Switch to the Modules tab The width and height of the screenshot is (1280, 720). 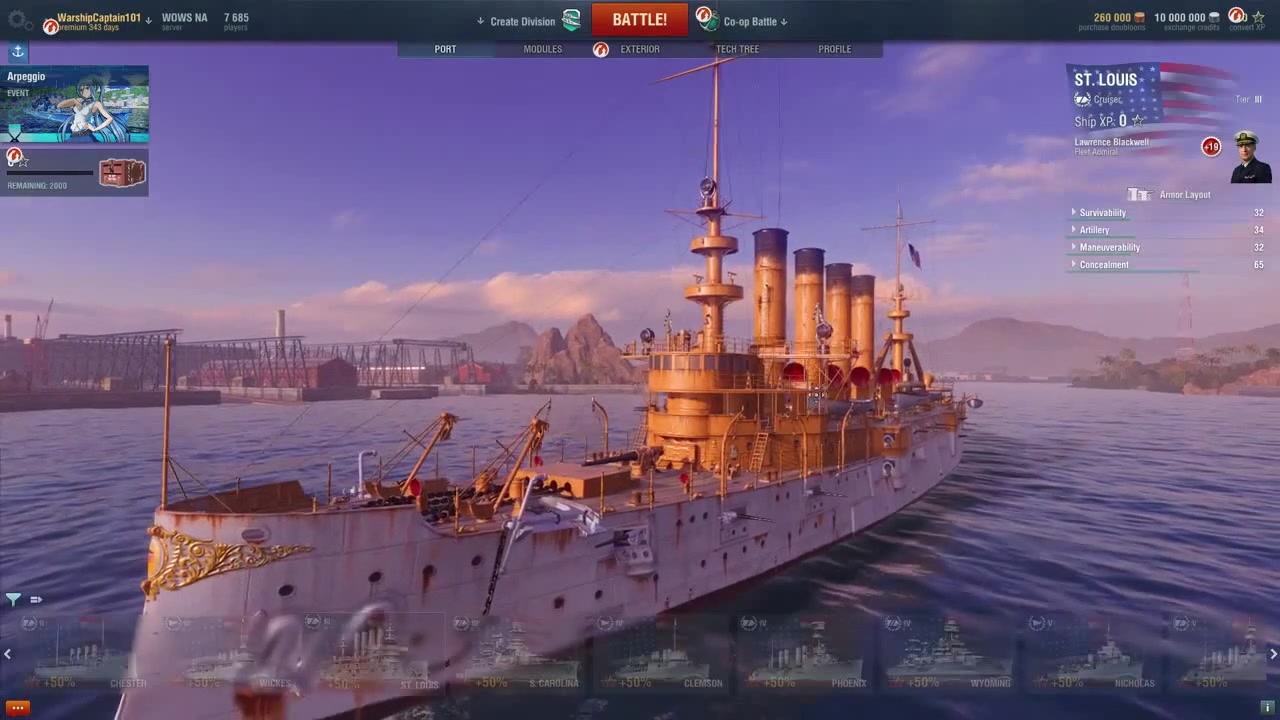coord(542,49)
